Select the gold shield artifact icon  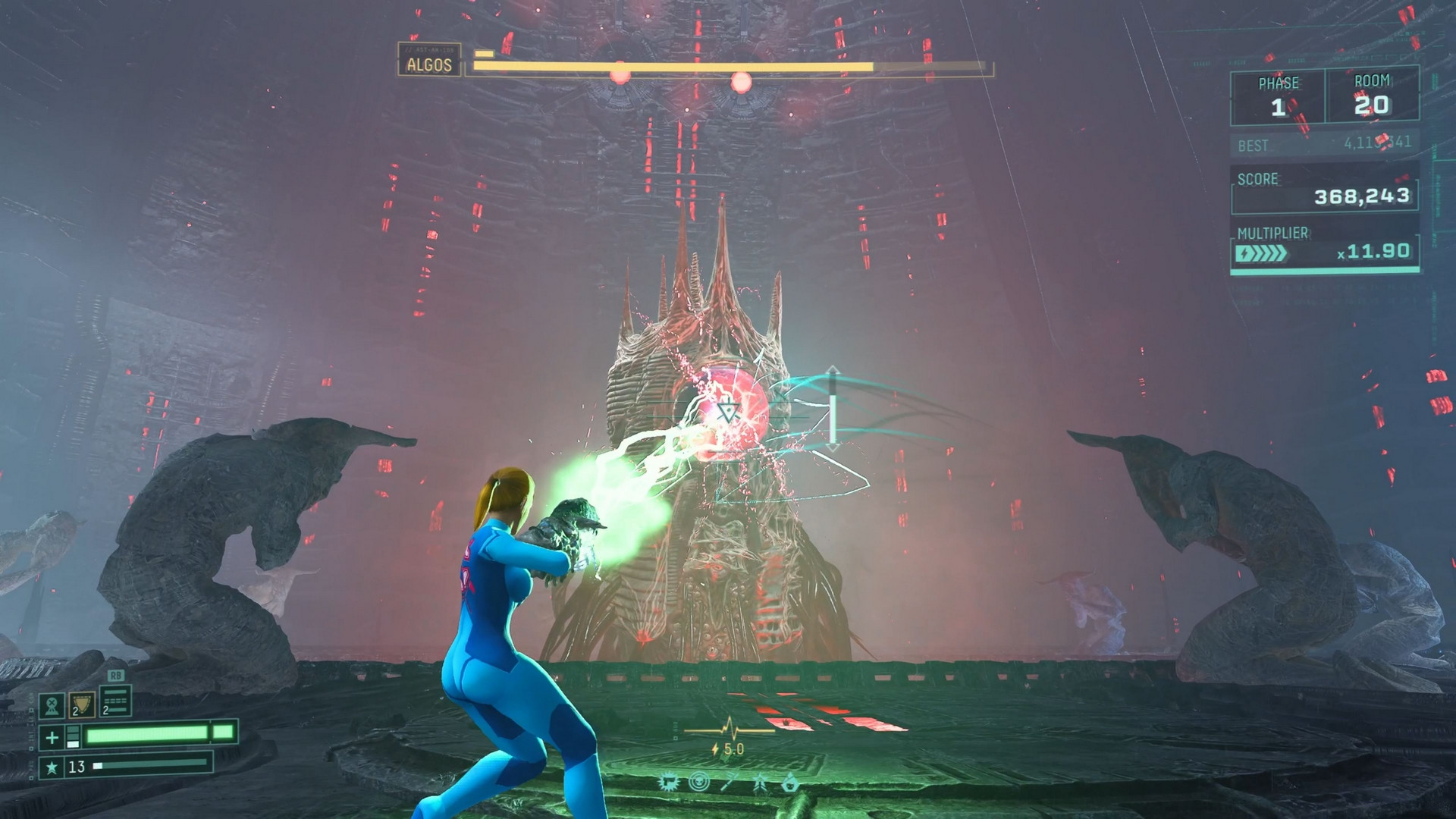click(83, 704)
